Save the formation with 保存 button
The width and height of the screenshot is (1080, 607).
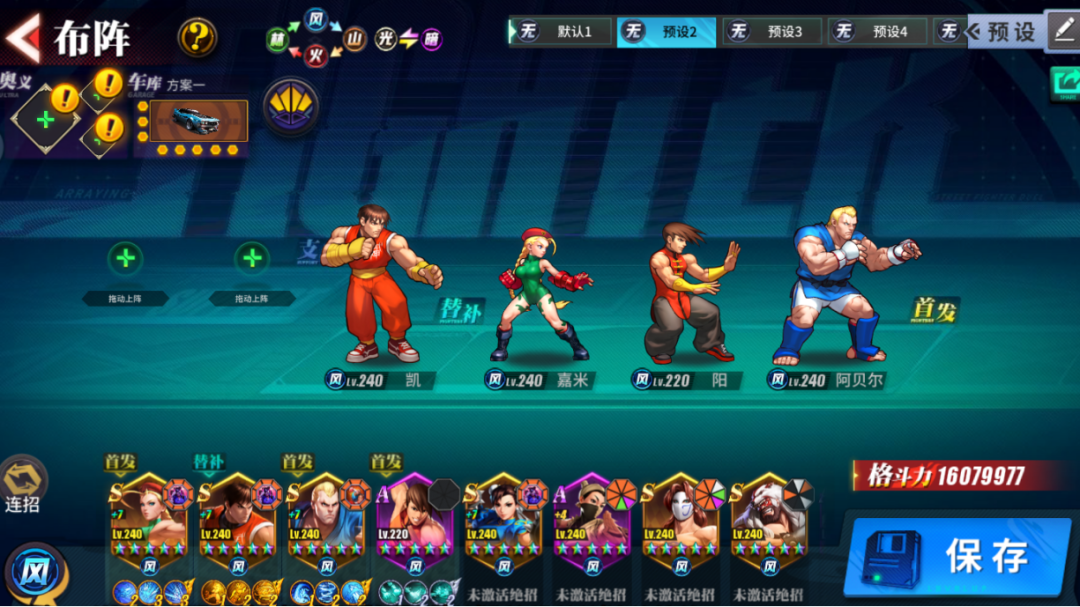[962, 556]
